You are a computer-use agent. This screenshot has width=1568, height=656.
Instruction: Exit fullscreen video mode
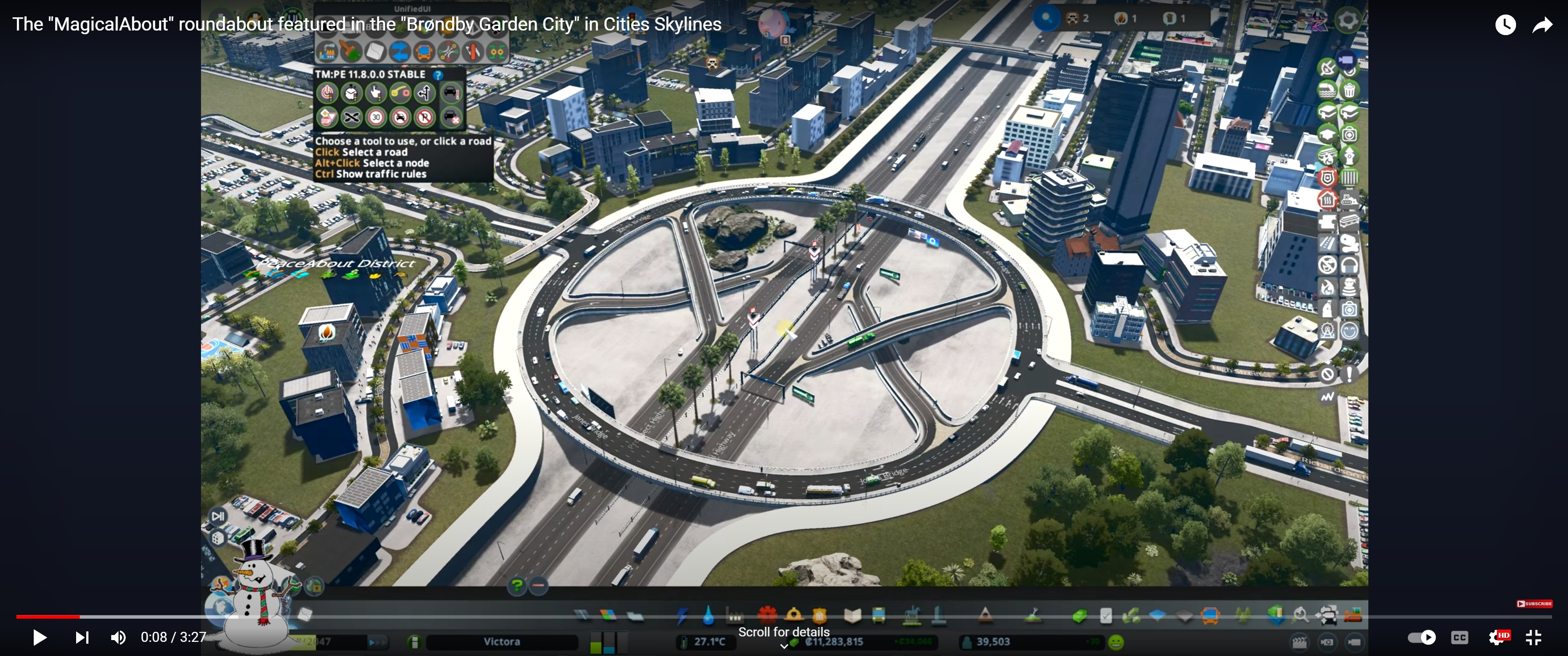point(1533,637)
